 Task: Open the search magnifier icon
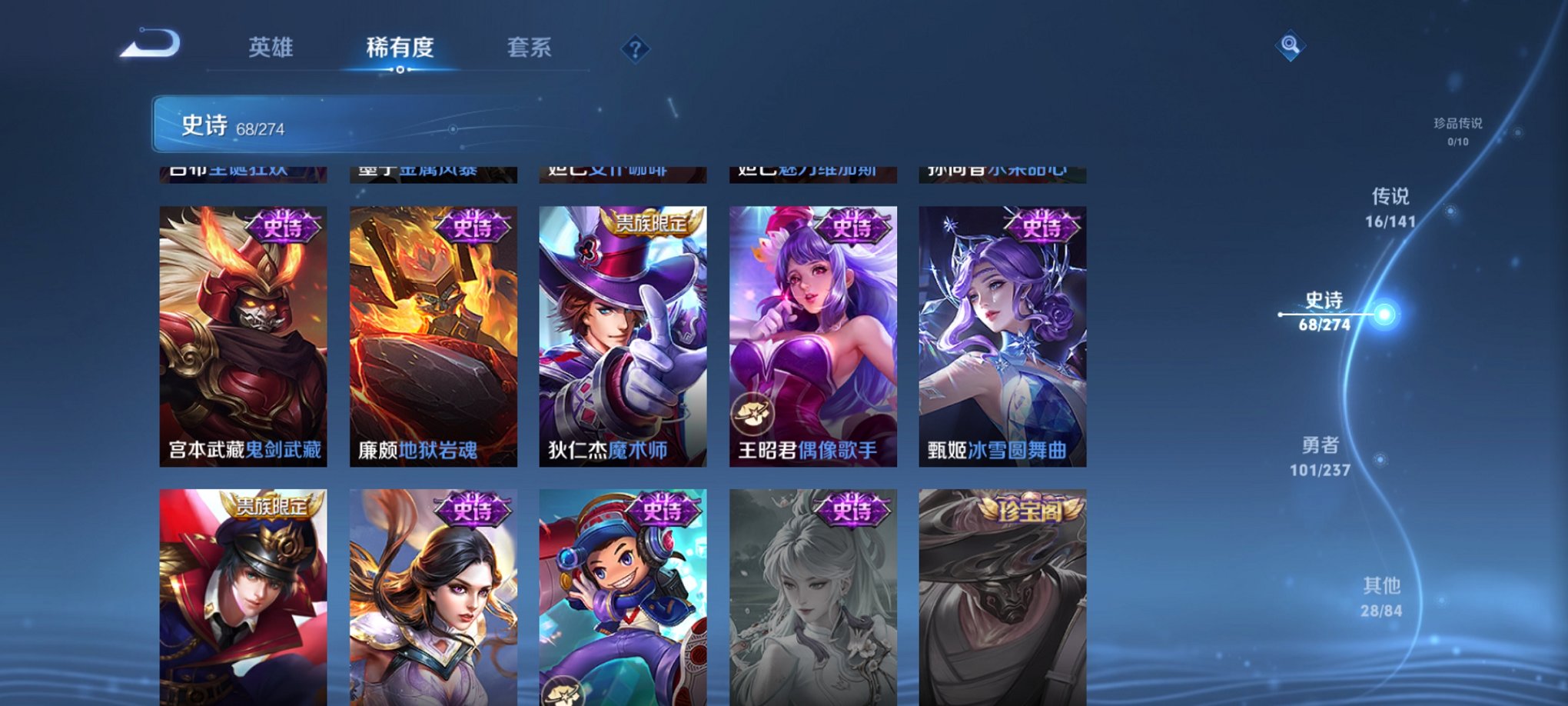(x=1291, y=45)
